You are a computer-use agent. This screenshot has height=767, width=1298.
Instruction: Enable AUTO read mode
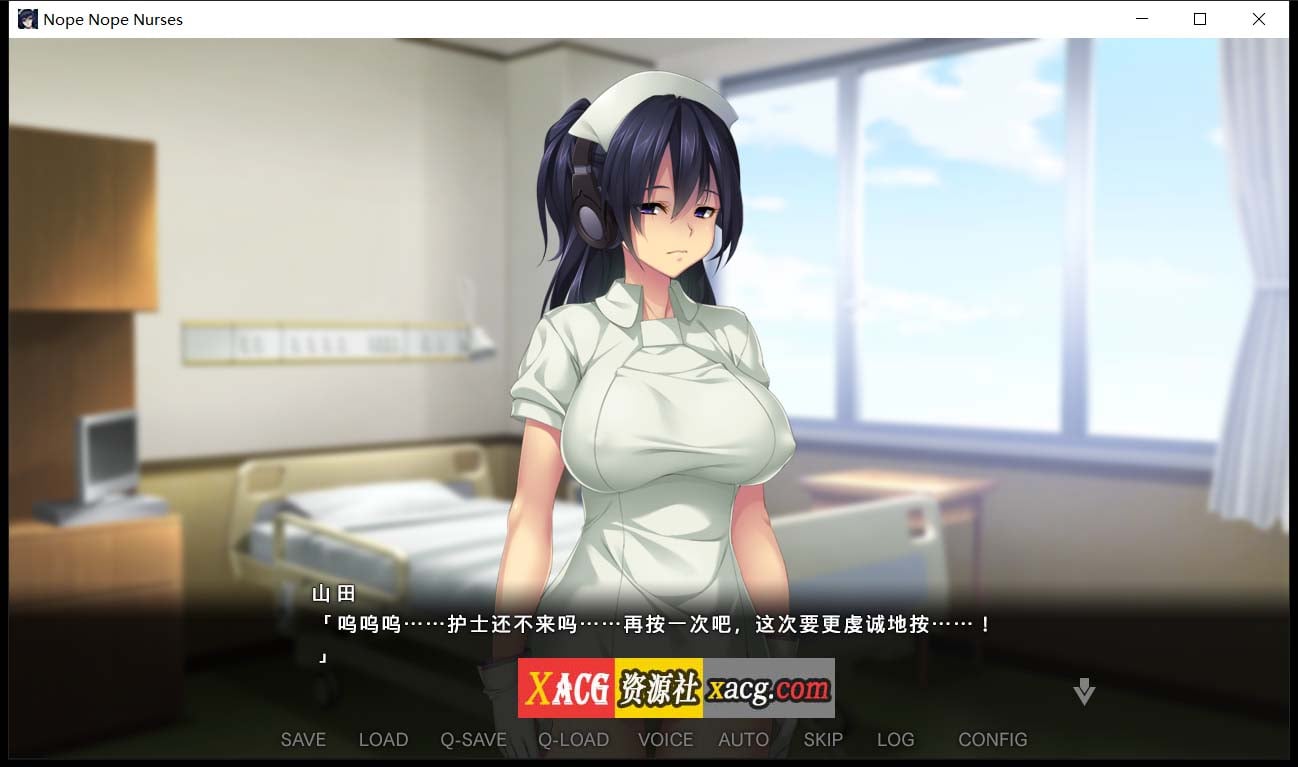point(743,739)
